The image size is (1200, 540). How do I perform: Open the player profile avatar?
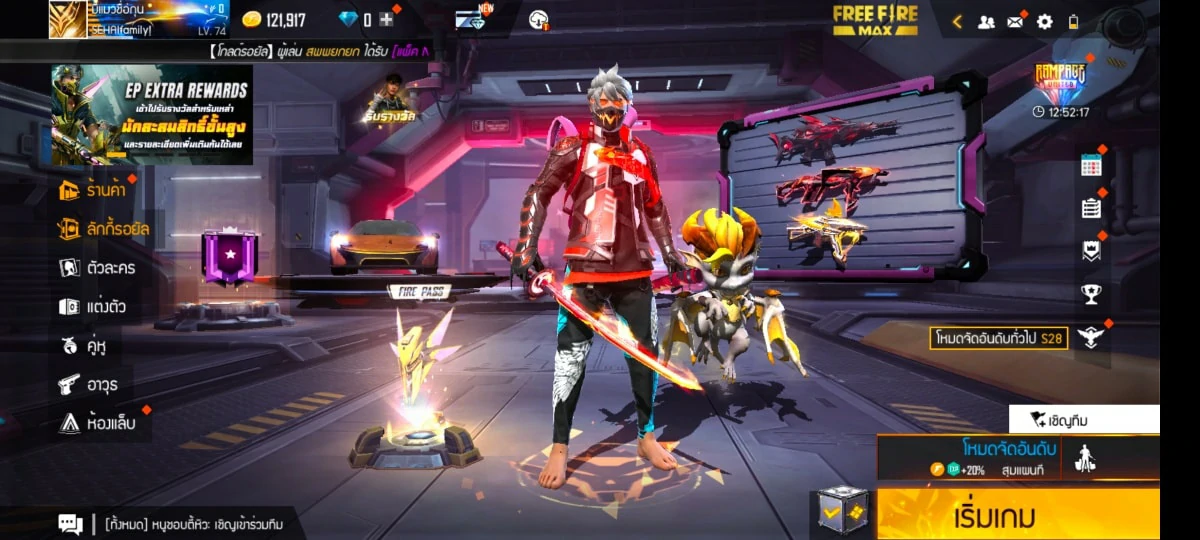[67, 19]
